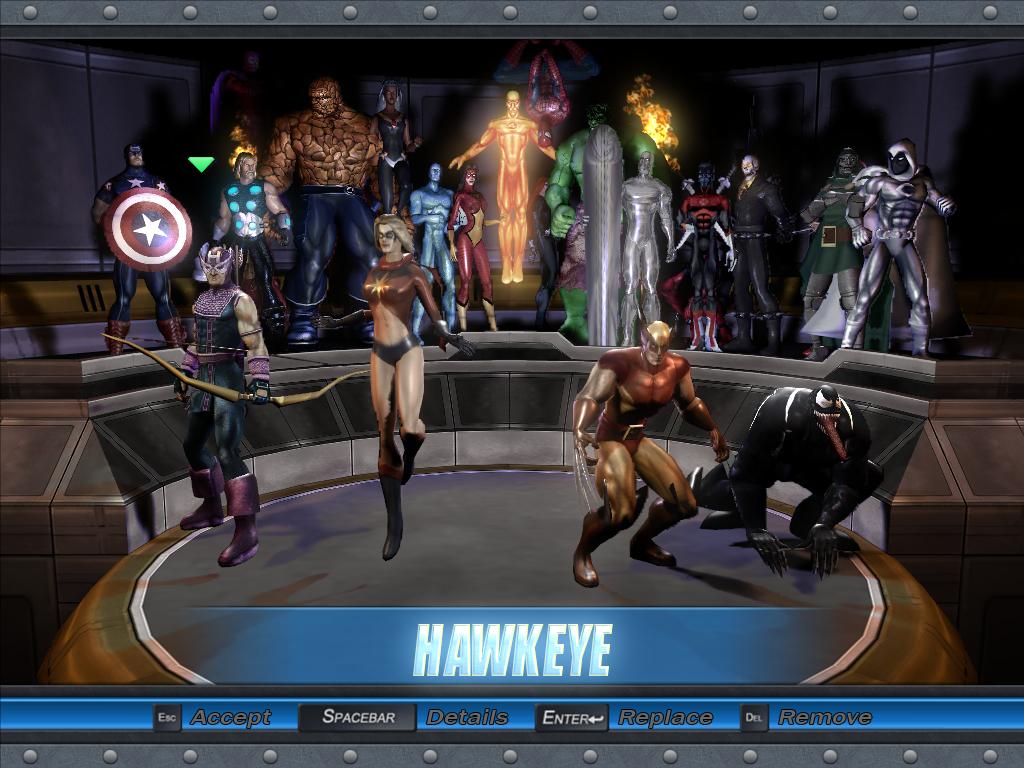
Task: Pick Doctor Doom in the green cloak
Action: tap(835, 240)
